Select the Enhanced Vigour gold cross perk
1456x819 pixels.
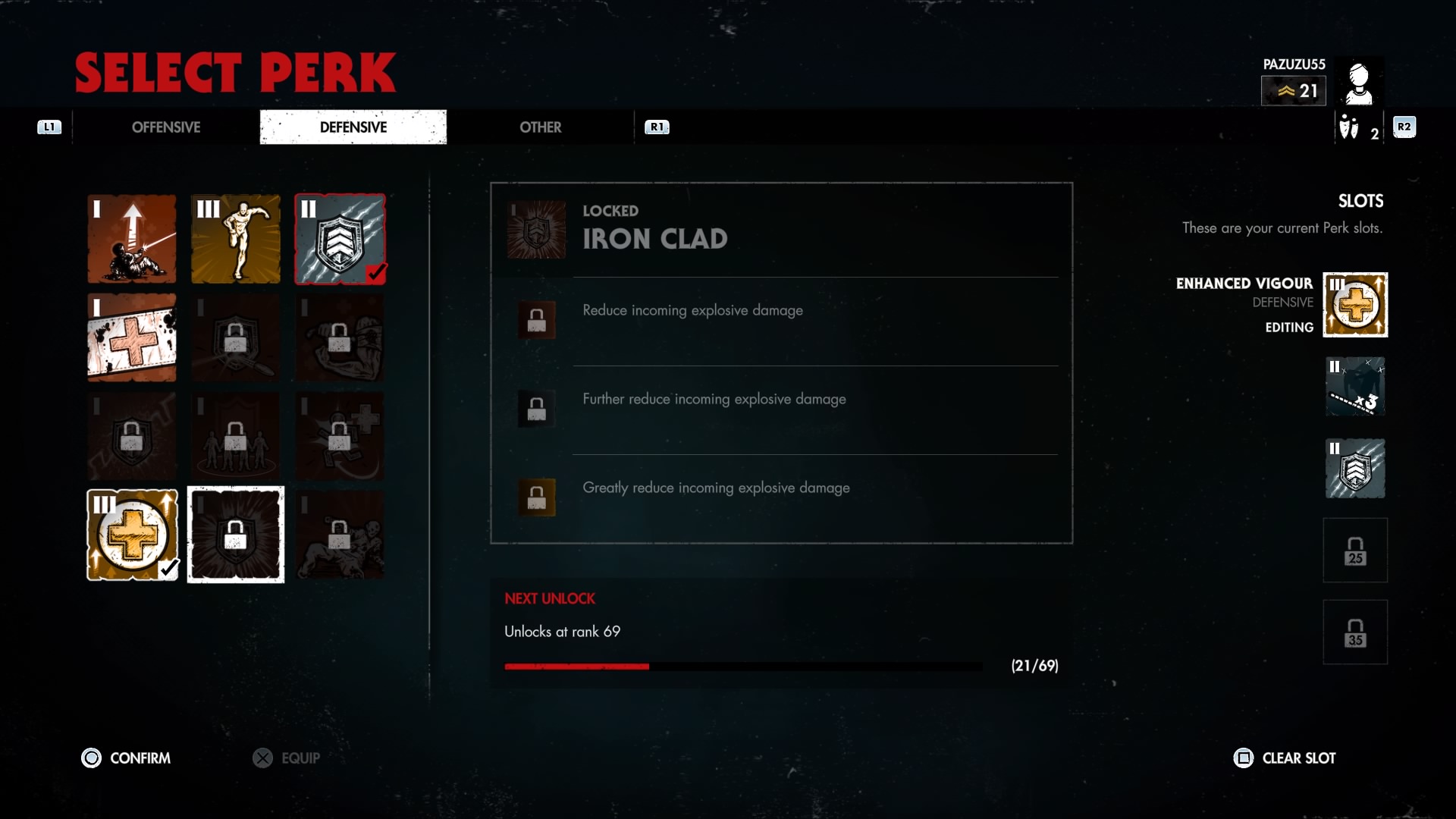click(x=132, y=535)
